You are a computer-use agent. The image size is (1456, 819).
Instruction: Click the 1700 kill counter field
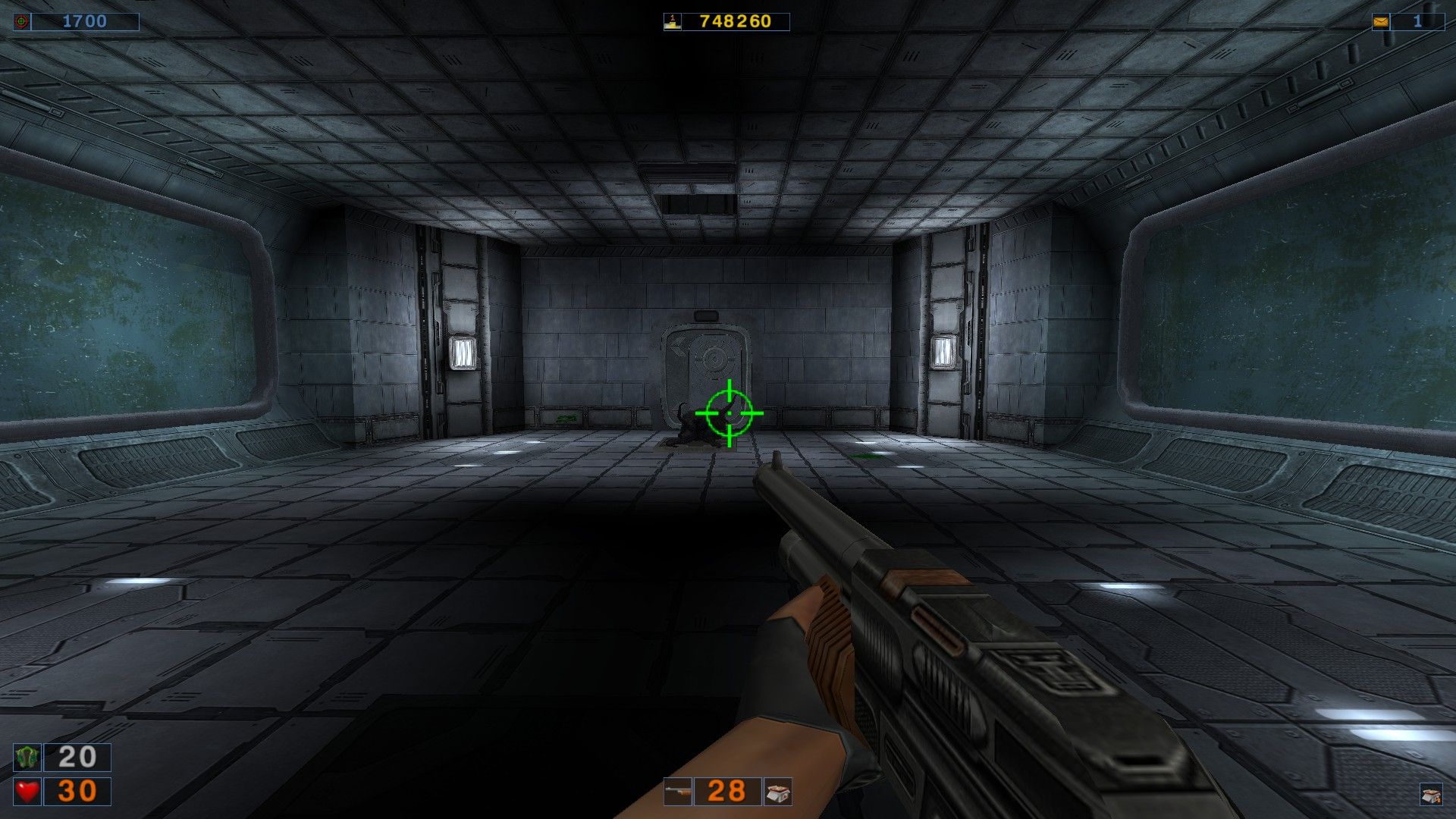coord(86,20)
